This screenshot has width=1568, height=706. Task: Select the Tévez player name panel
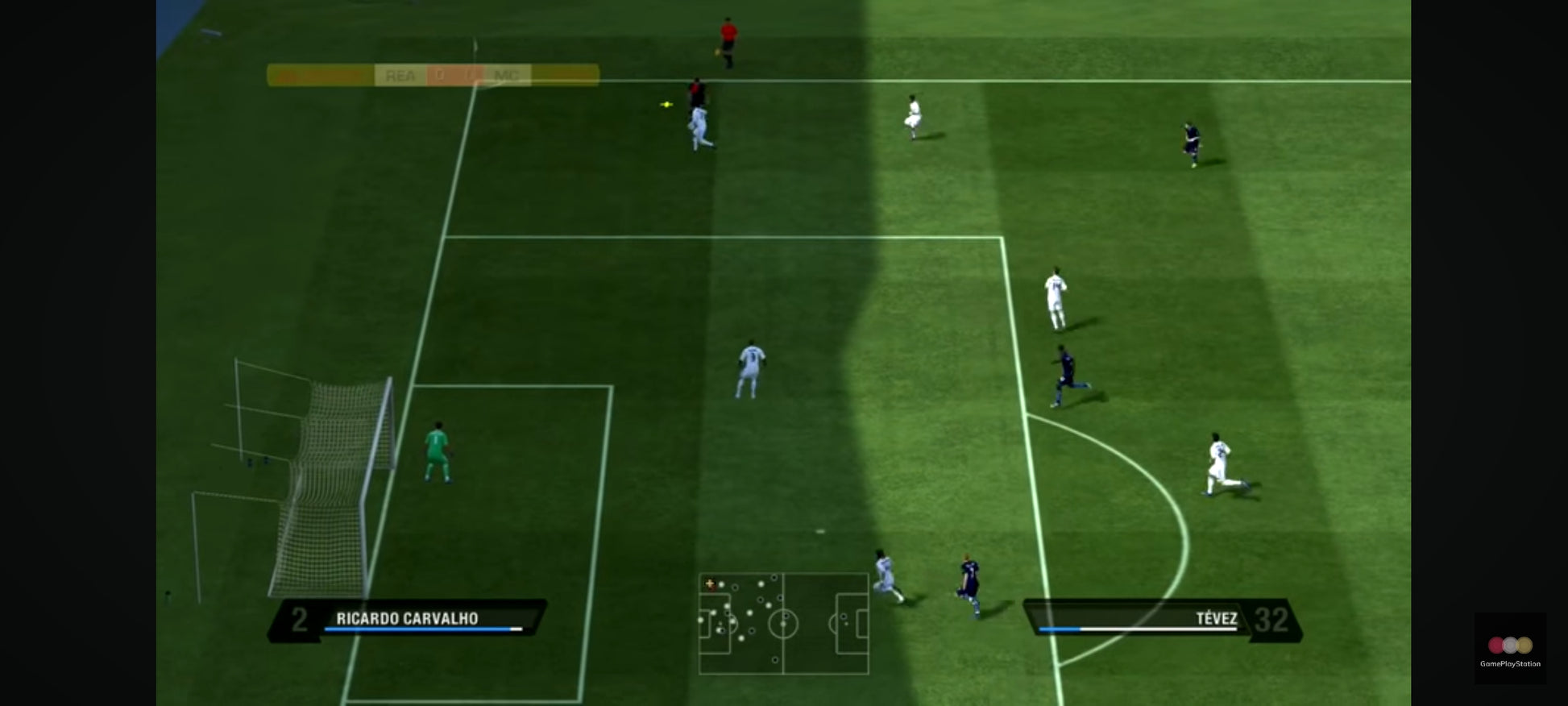click(1162, 620)
